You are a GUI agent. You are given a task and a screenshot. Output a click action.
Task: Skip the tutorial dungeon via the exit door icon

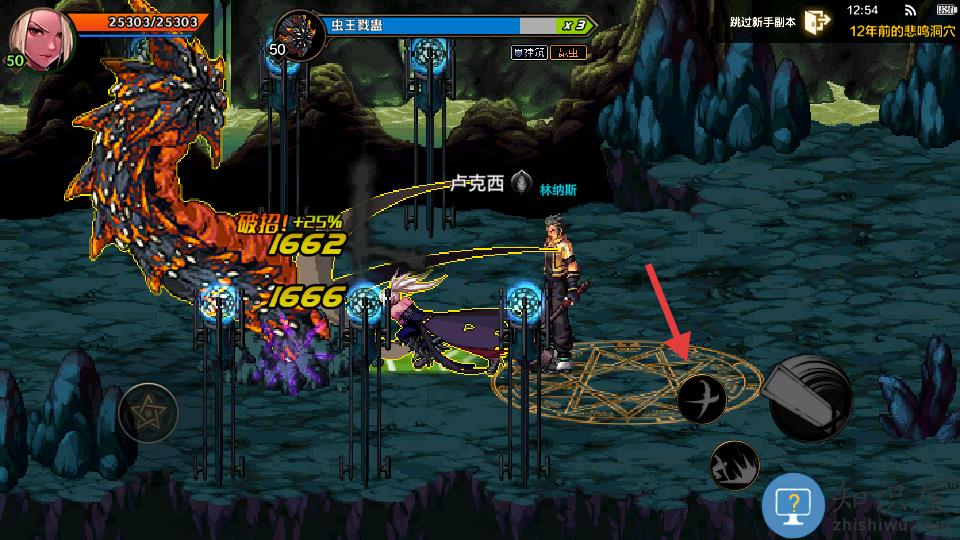pos(816,22)
